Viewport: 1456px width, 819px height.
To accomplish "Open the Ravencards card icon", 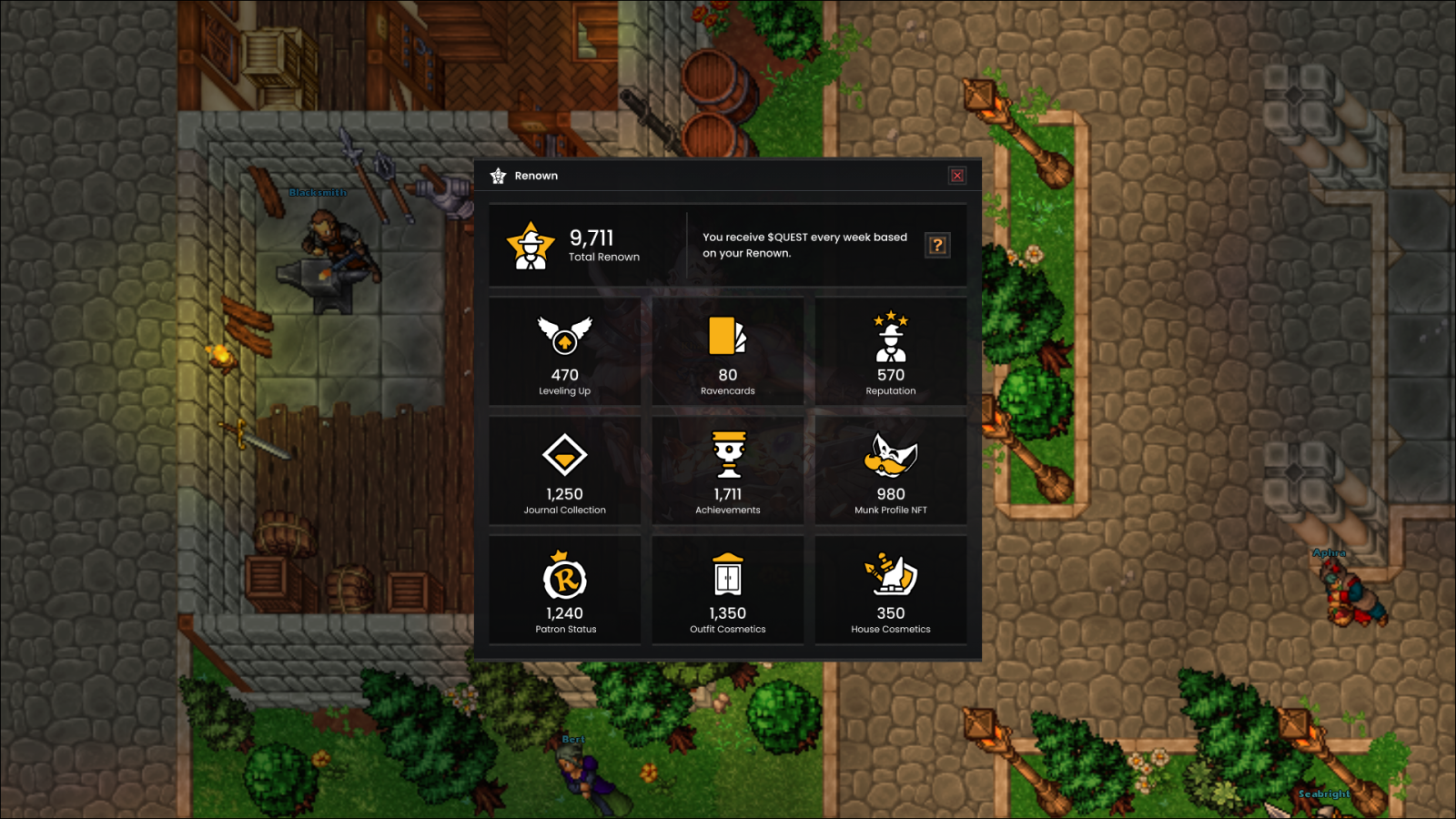I will click(727, 336).
